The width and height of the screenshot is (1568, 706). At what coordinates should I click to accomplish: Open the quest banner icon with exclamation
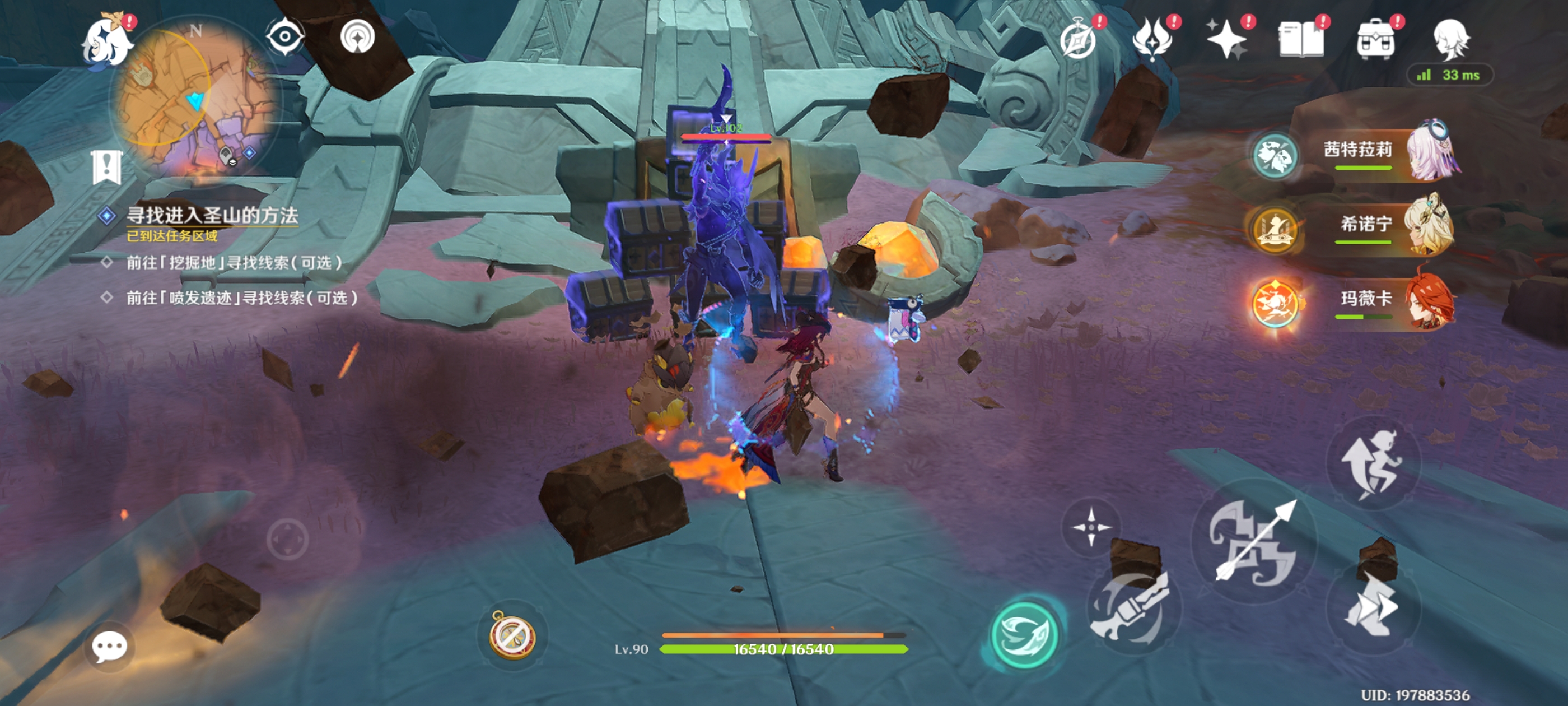pyautogui.click(x=107, y=166)
